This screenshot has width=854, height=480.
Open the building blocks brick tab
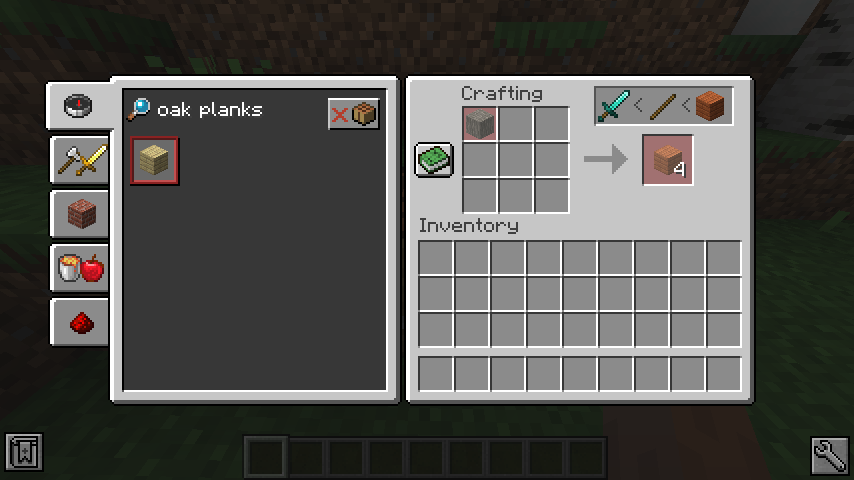point(80,213)
